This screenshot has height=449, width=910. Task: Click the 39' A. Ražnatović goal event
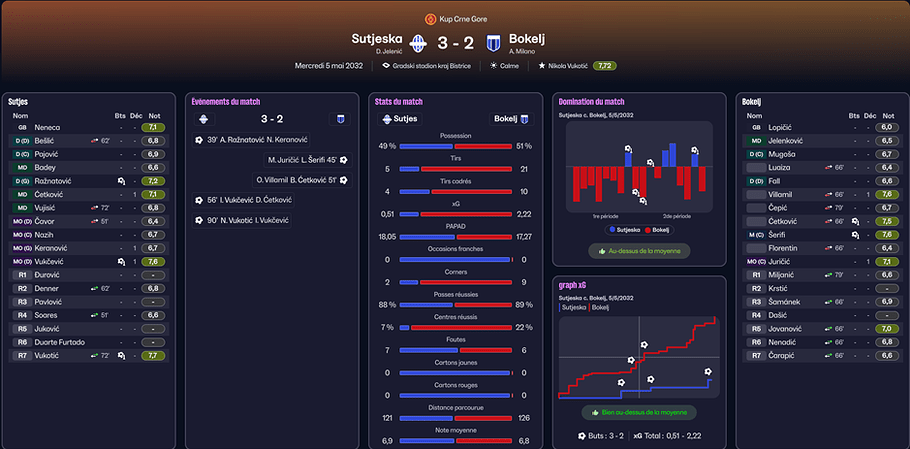click(252, 140)
